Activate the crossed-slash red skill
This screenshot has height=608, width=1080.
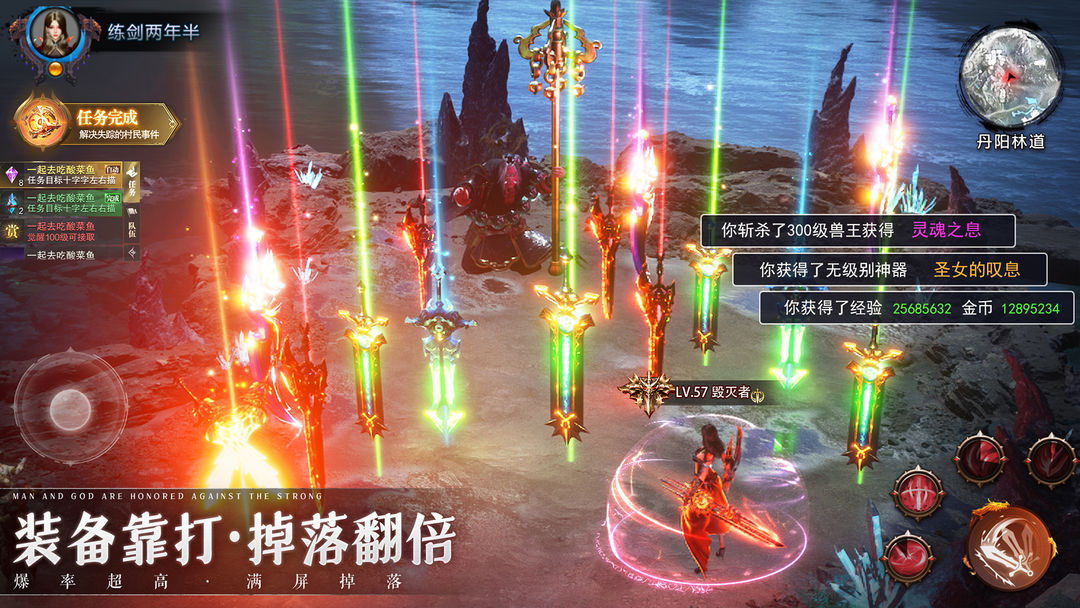coord(918,493)
